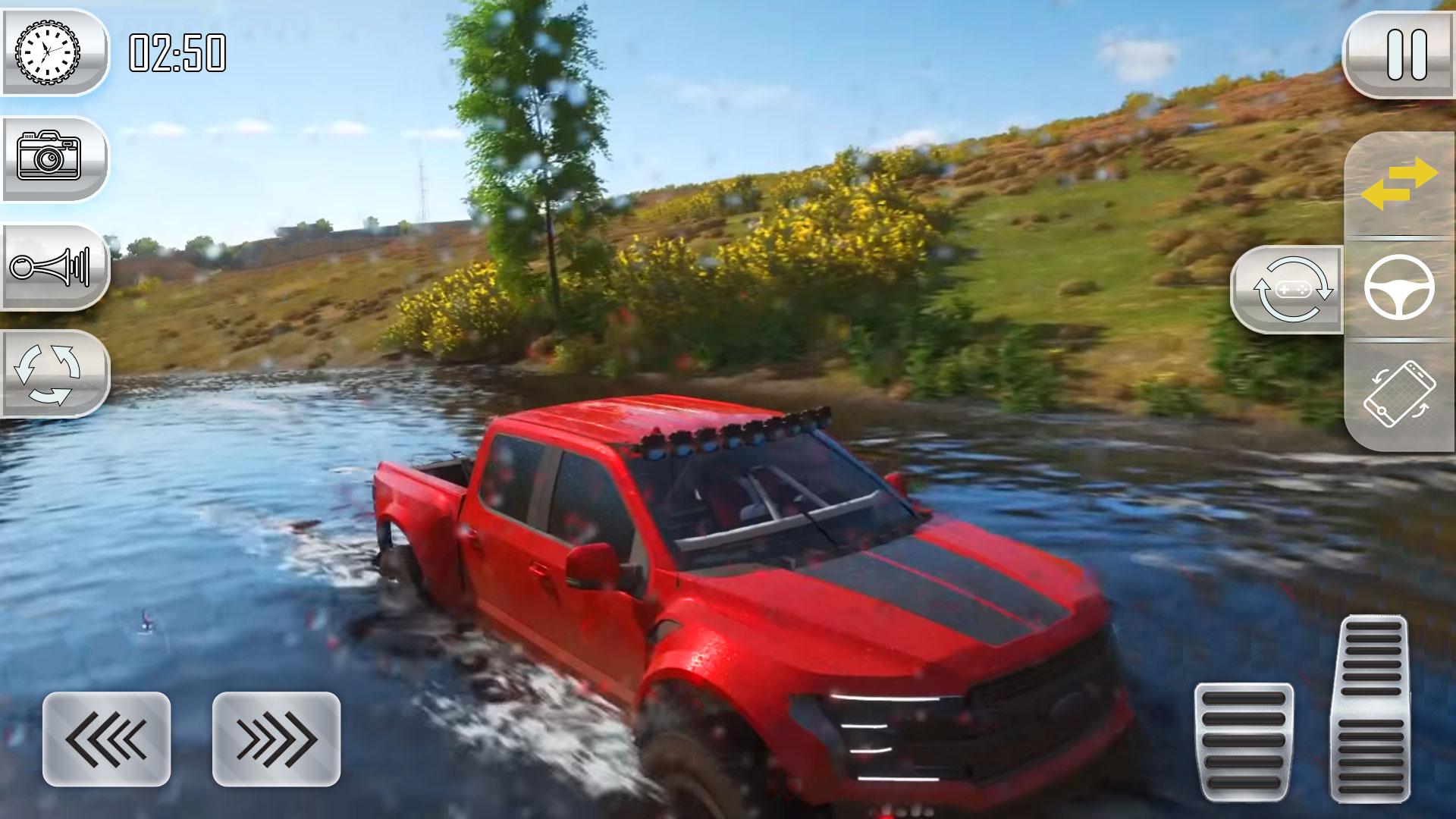Choose phone tilt control mode

coord(1398,394)
